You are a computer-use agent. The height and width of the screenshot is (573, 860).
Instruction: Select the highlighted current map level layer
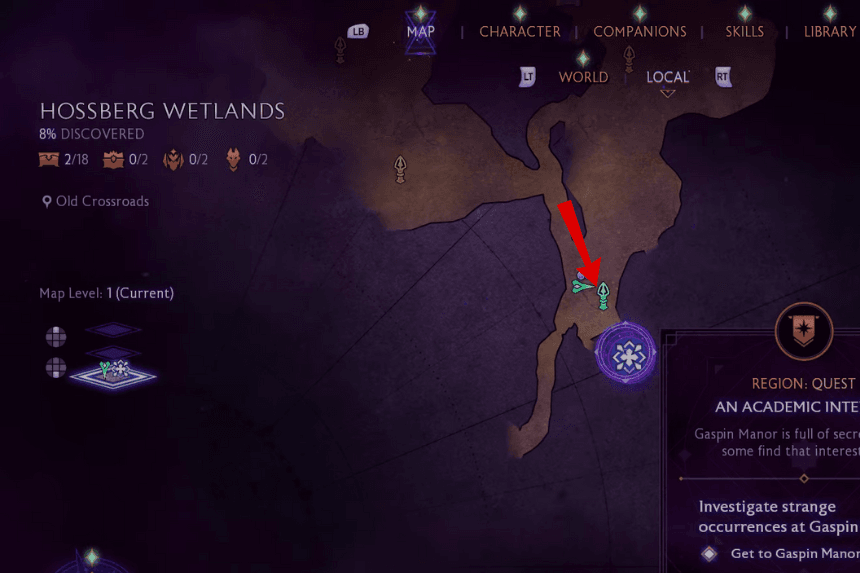(114, 374)
